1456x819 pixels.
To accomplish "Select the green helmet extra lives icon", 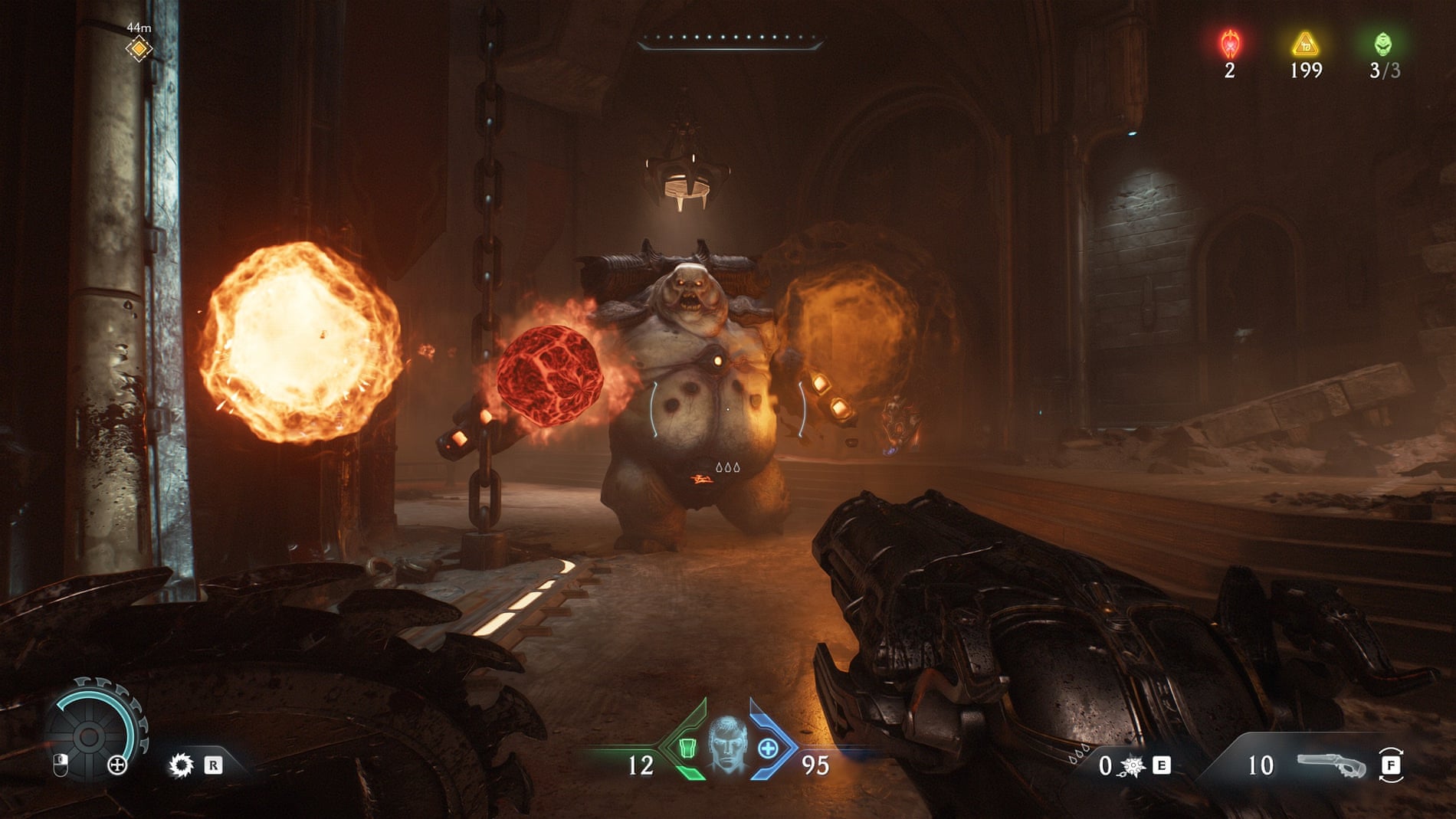I will (1382, 44).
